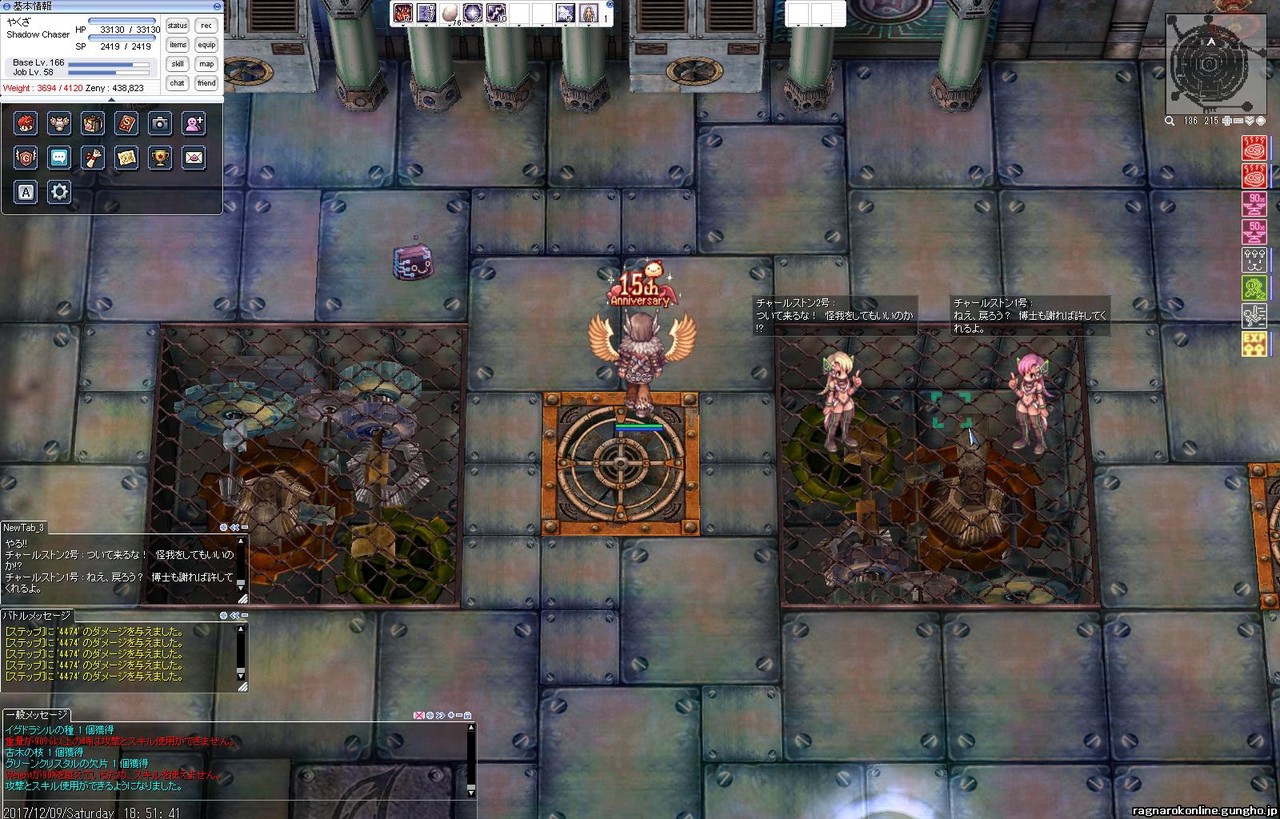Select the yellow EXP buff icon

point(1254,344)
